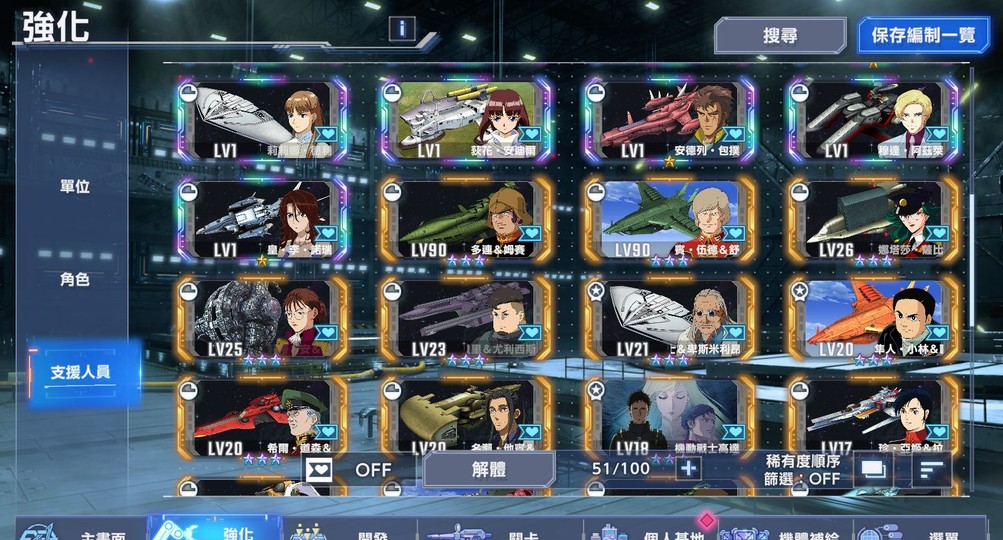The image size is (1003, 540).
Task: Click the info 'i' icon beside 強化
Action: point(402,28)
